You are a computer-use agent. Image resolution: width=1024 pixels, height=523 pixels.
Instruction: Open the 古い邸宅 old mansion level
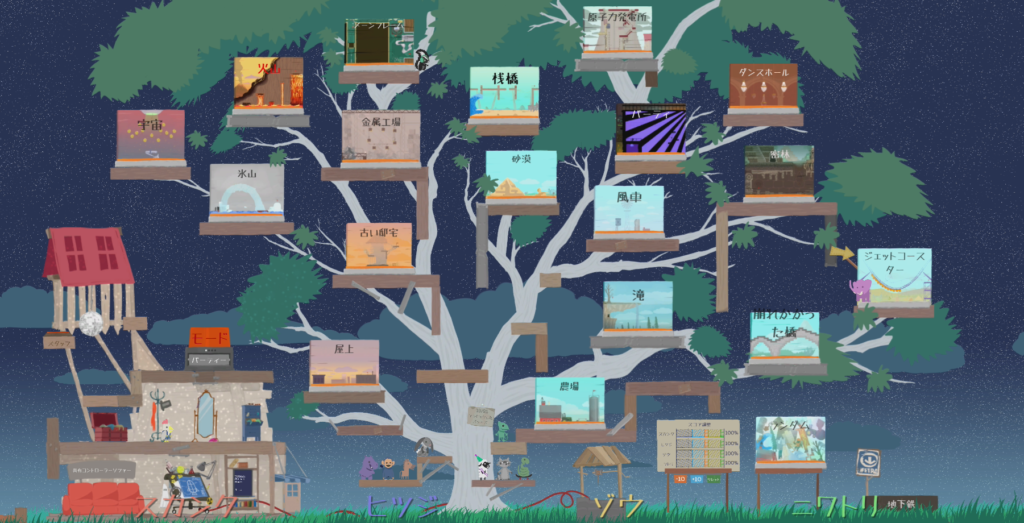(x=378, y=246)
